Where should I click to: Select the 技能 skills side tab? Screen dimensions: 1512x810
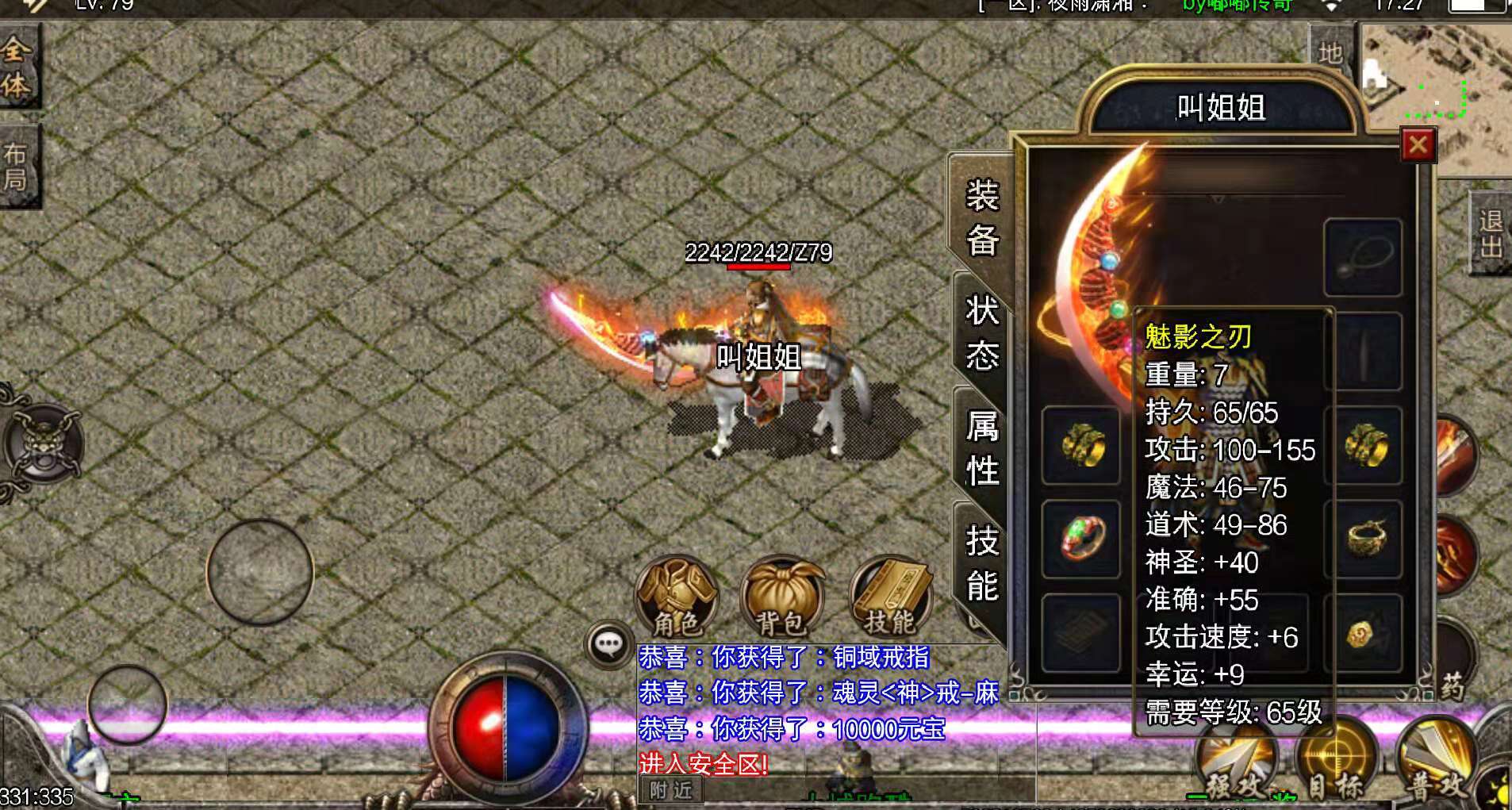click(x=981, y=564)
